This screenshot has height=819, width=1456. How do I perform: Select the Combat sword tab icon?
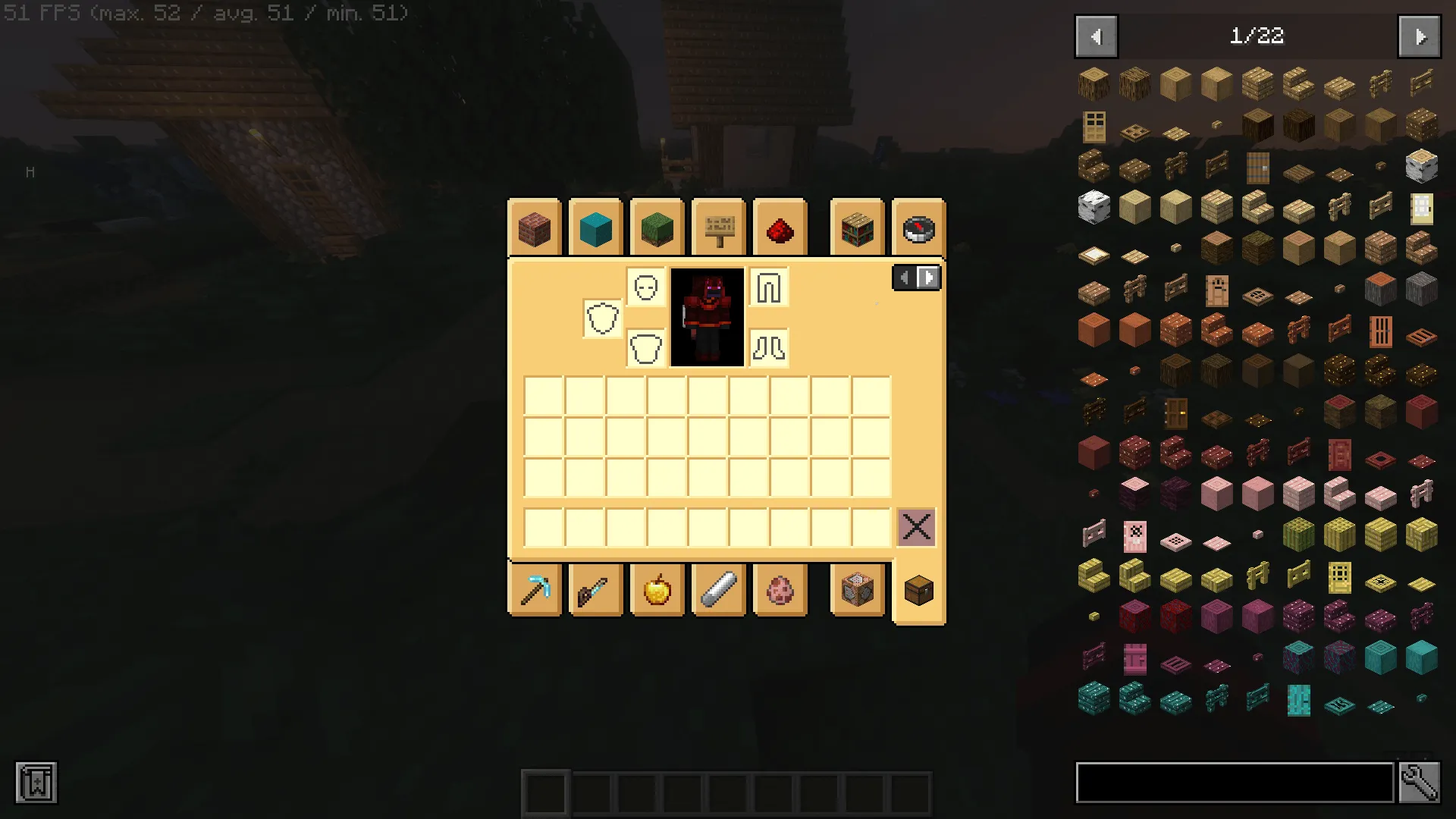pos(596,590)
